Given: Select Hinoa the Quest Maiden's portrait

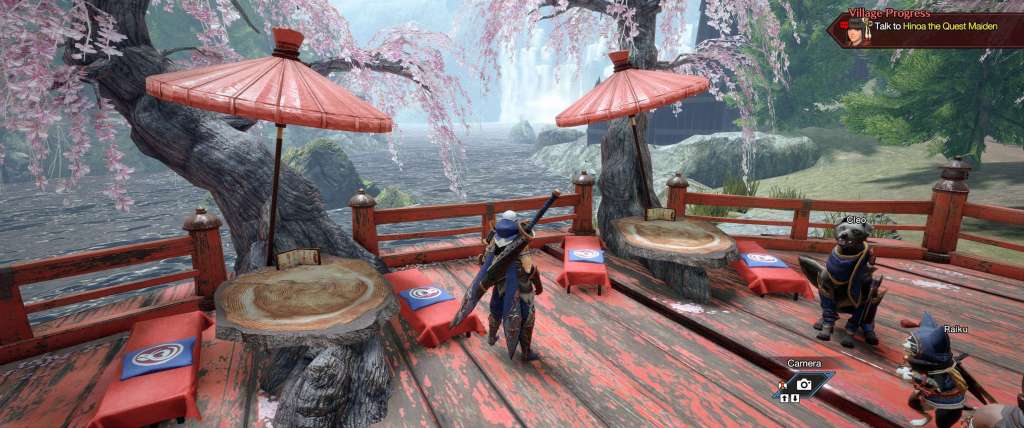Looking at the screenshot, I should (855, 31).
